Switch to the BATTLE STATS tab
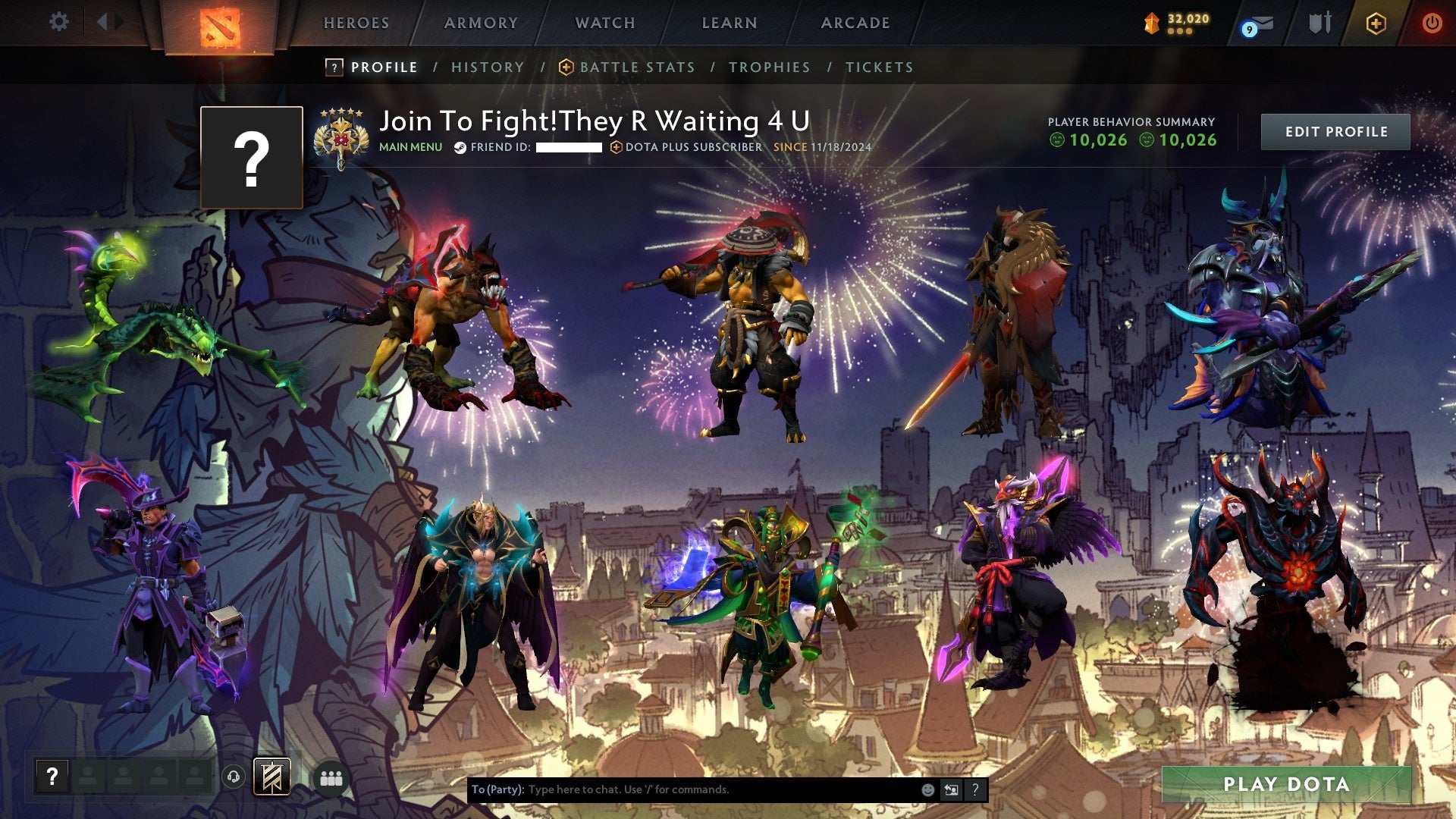The height and width of the screenshot is (819, 1456). [x=635, y=67]
